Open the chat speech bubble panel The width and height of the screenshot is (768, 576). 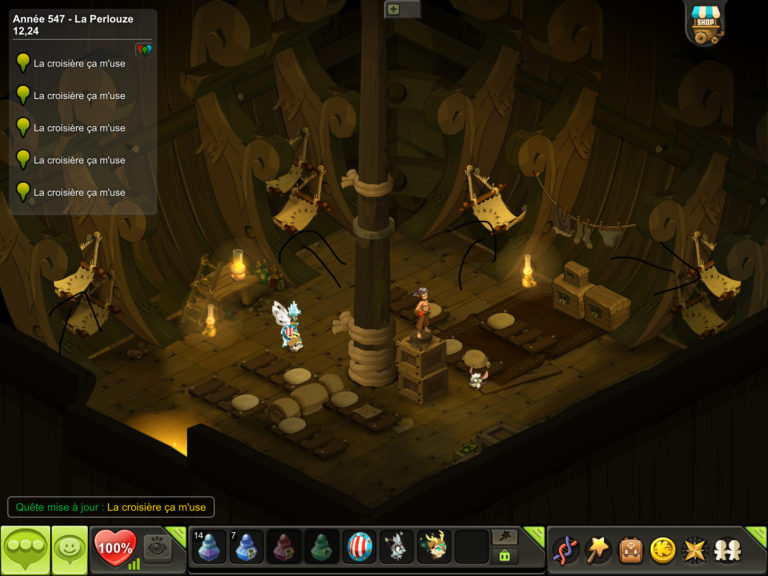coord(25,549)
